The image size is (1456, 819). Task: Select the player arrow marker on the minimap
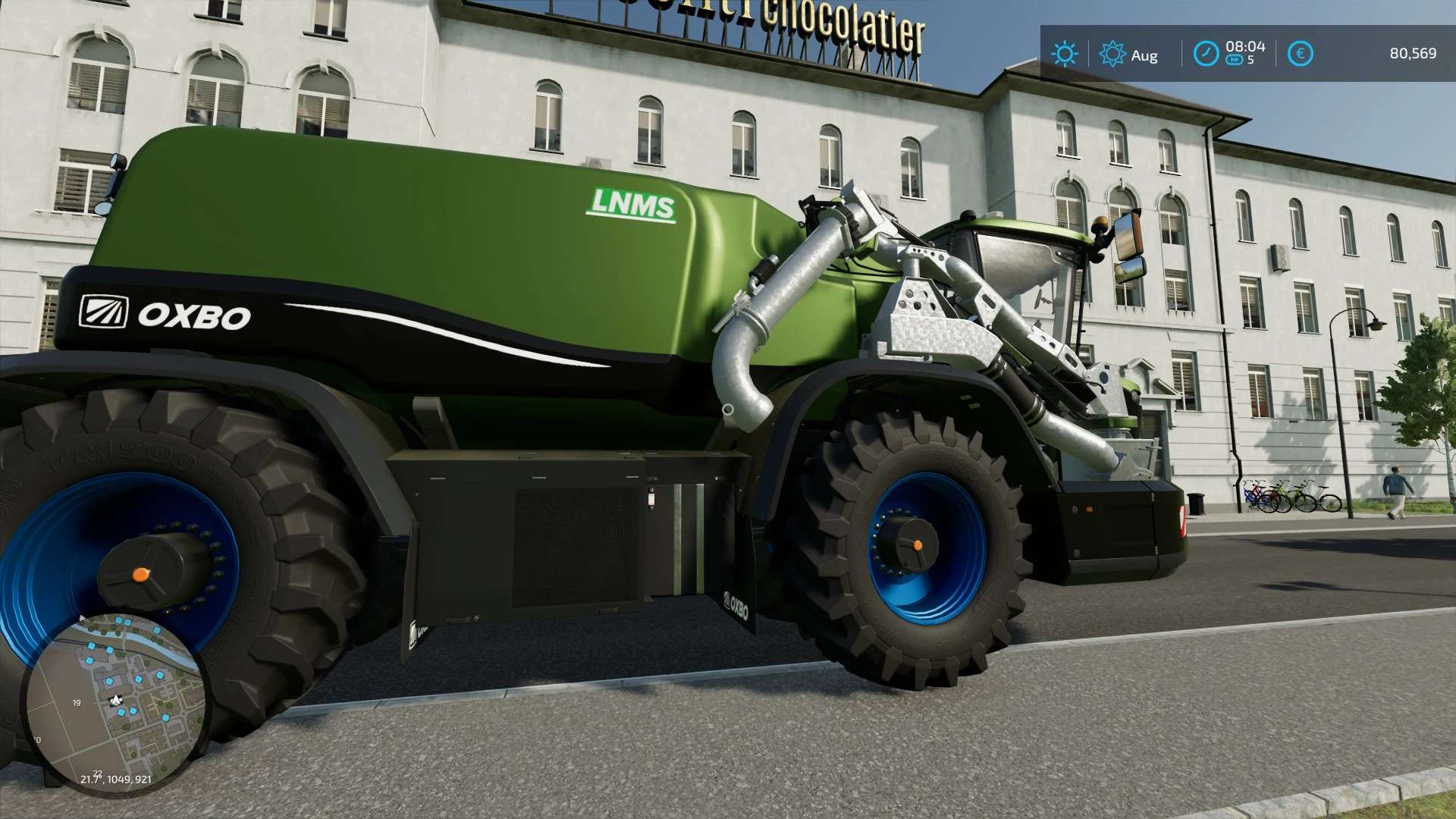pos(116,700)
